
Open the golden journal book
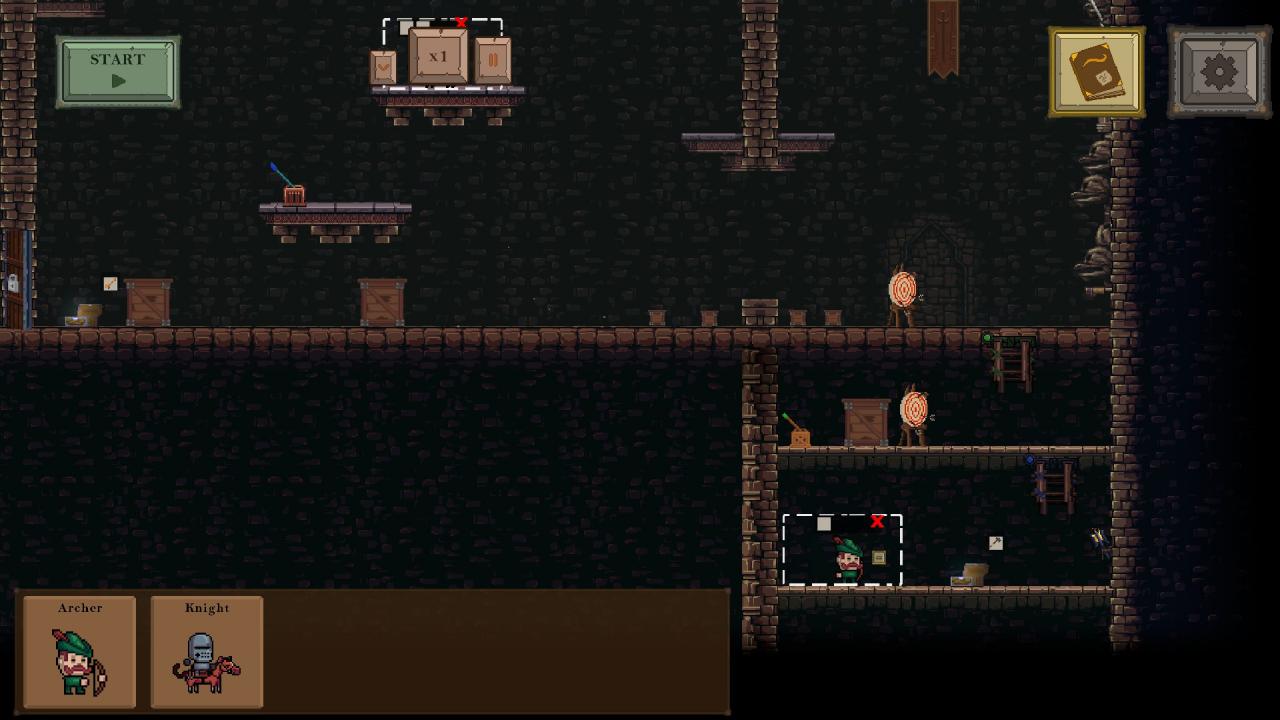point(1096,72)
